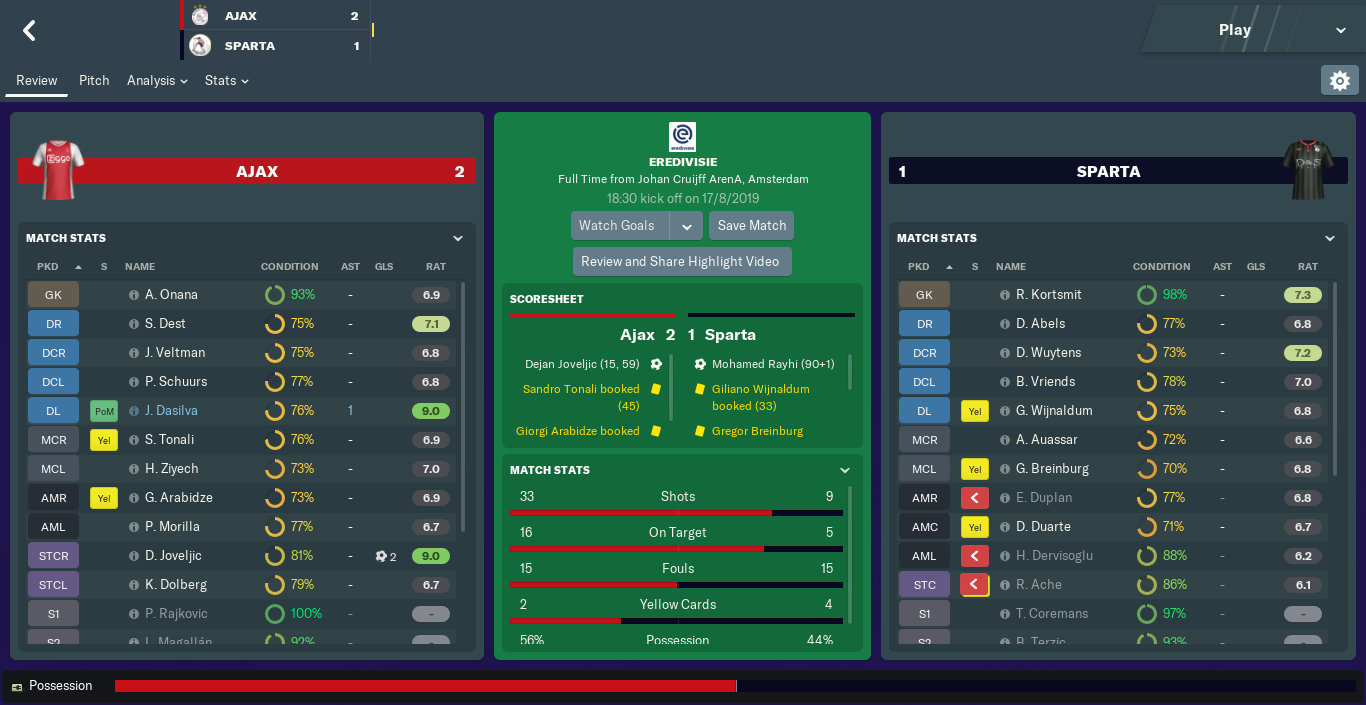
Task: Watch Goals highlights
Action: [617, 225]
